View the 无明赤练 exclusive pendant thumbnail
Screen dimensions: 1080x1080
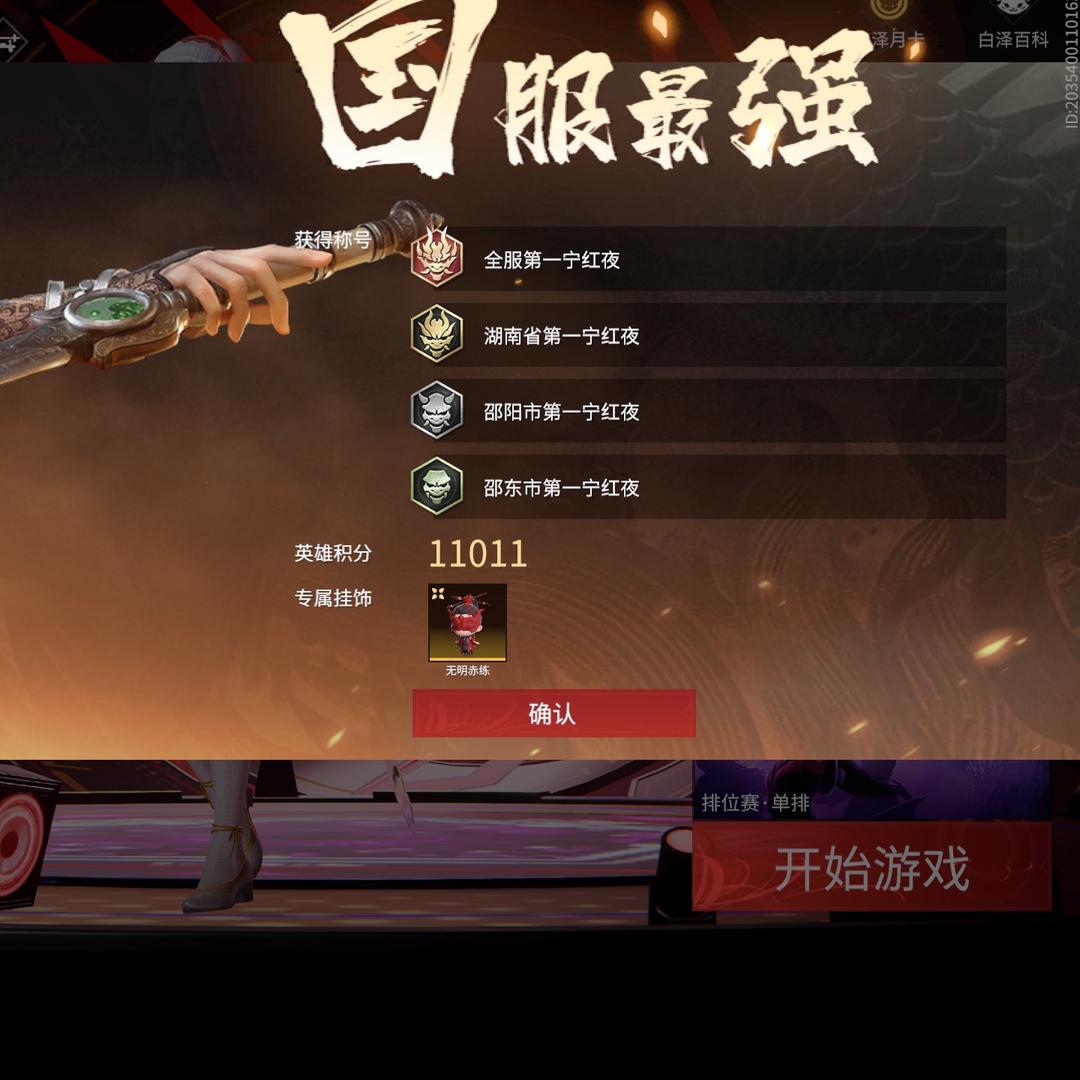(x=467, y=624)
